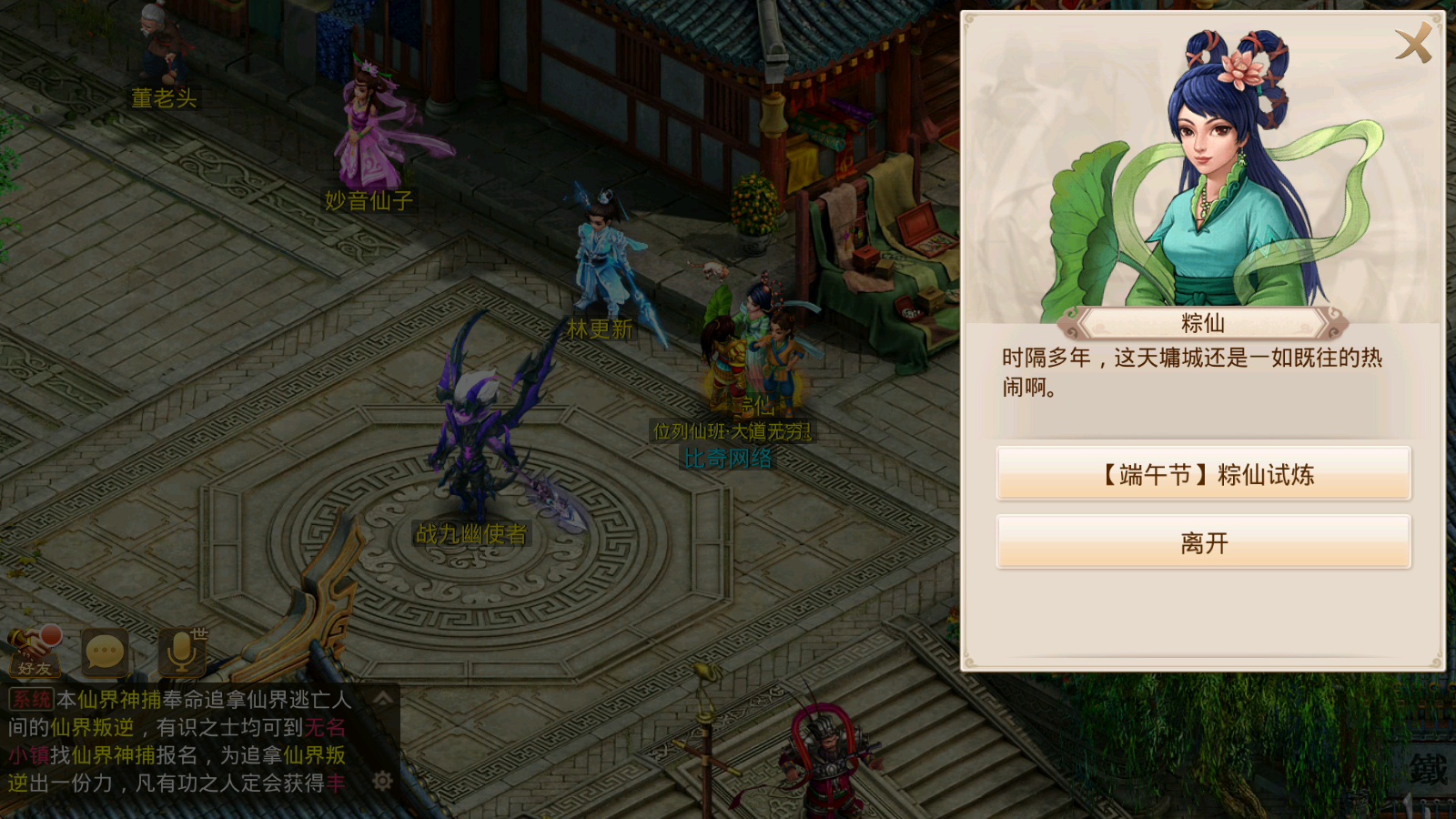Screen dimensions: 1456x819
Task: Expand the chat log panel upward
Action: coord(382,699)
